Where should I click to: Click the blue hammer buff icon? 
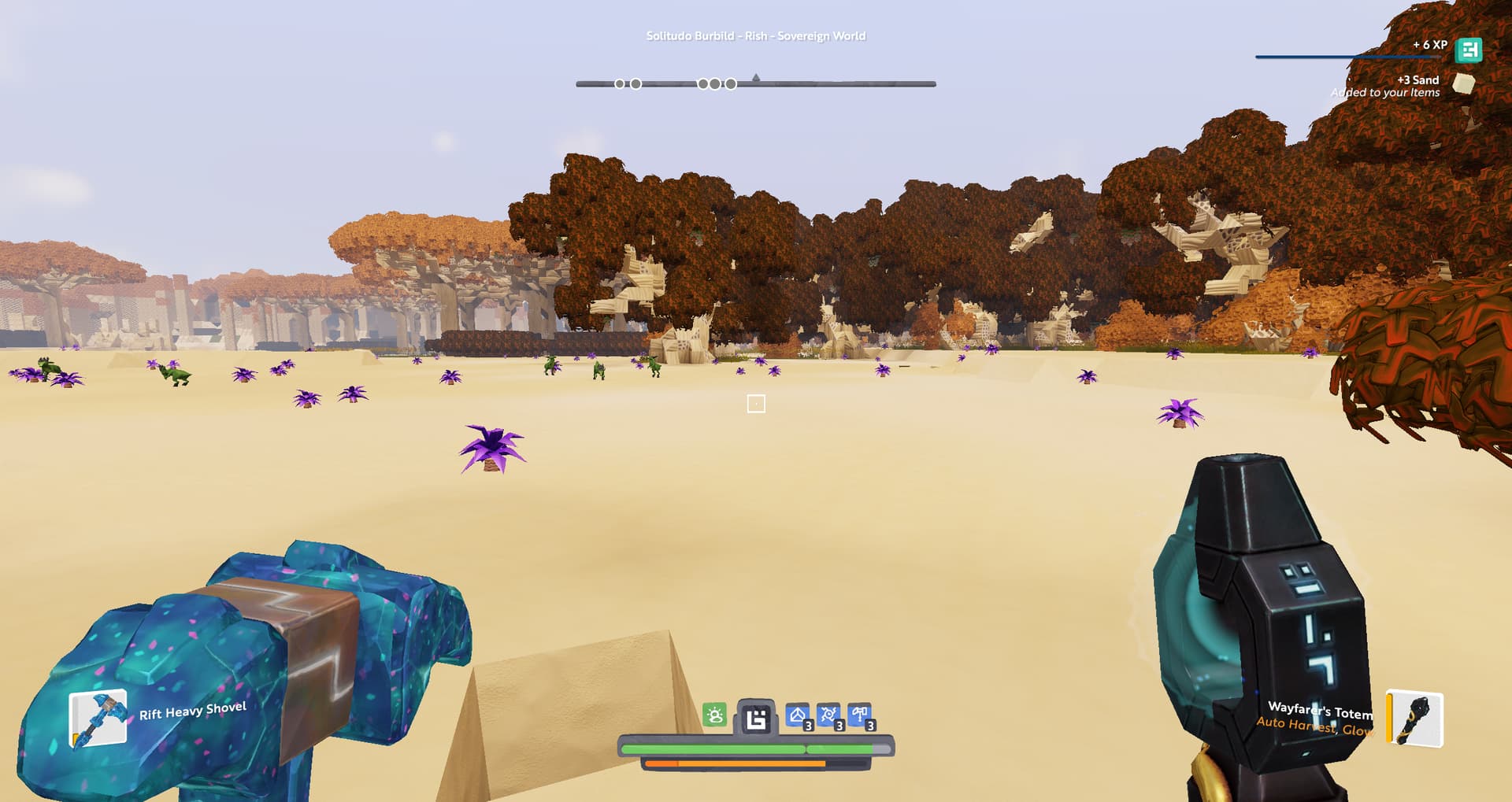[x=859, y=715]
